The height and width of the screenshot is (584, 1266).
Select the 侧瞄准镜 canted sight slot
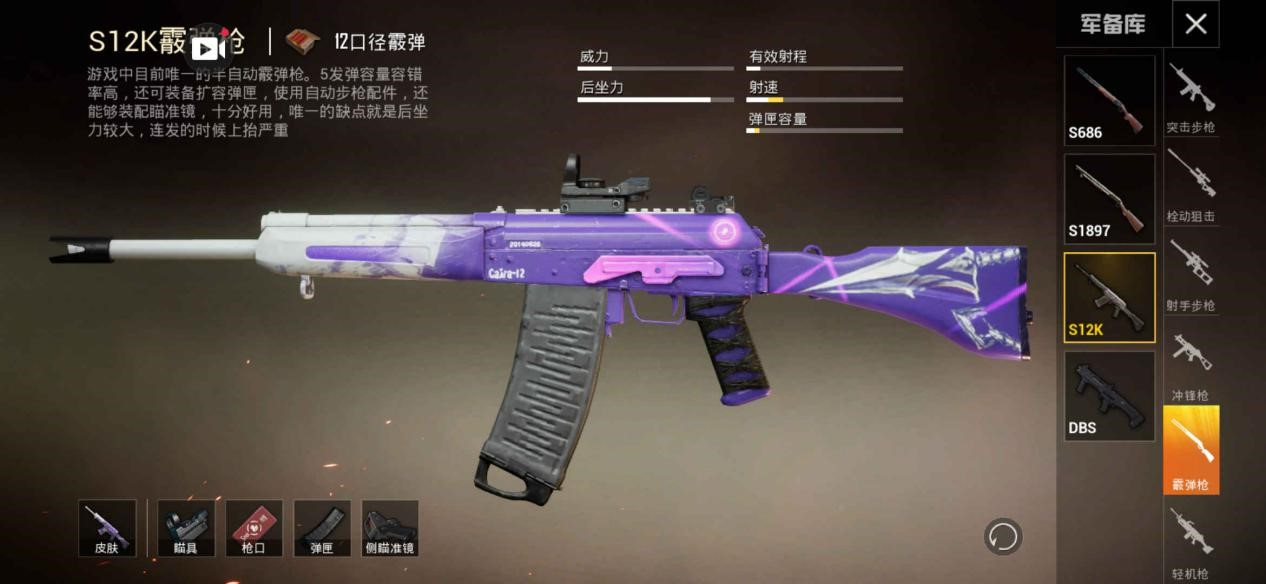(x=390, y=528)
